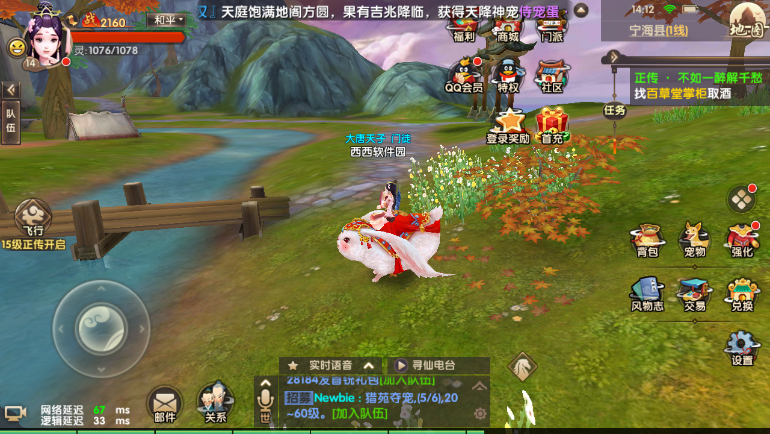Open the 交易 trade menu
770x434 pixels.
[694, 293]
